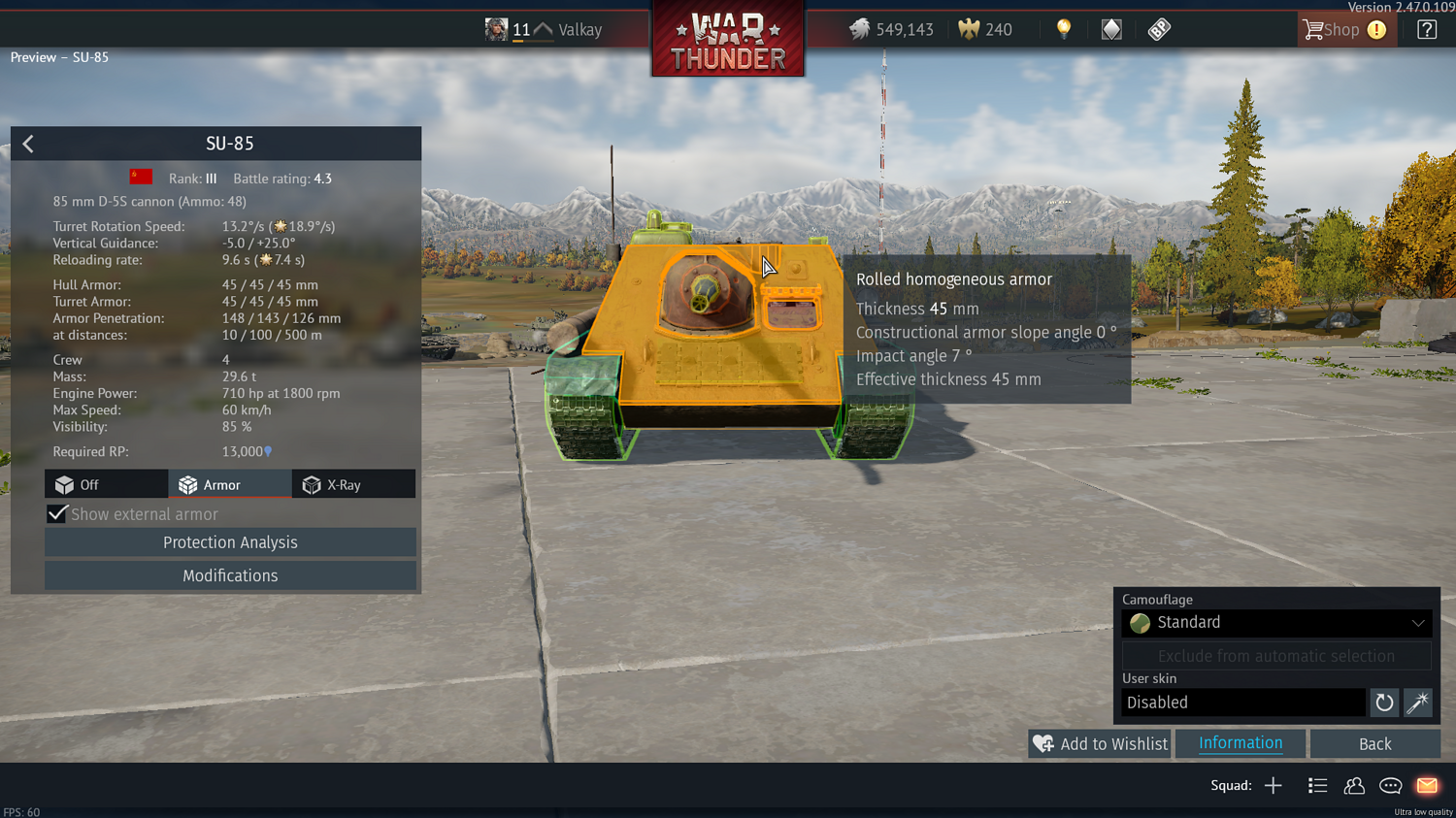Click the Back button

(x=1373, y=744)
